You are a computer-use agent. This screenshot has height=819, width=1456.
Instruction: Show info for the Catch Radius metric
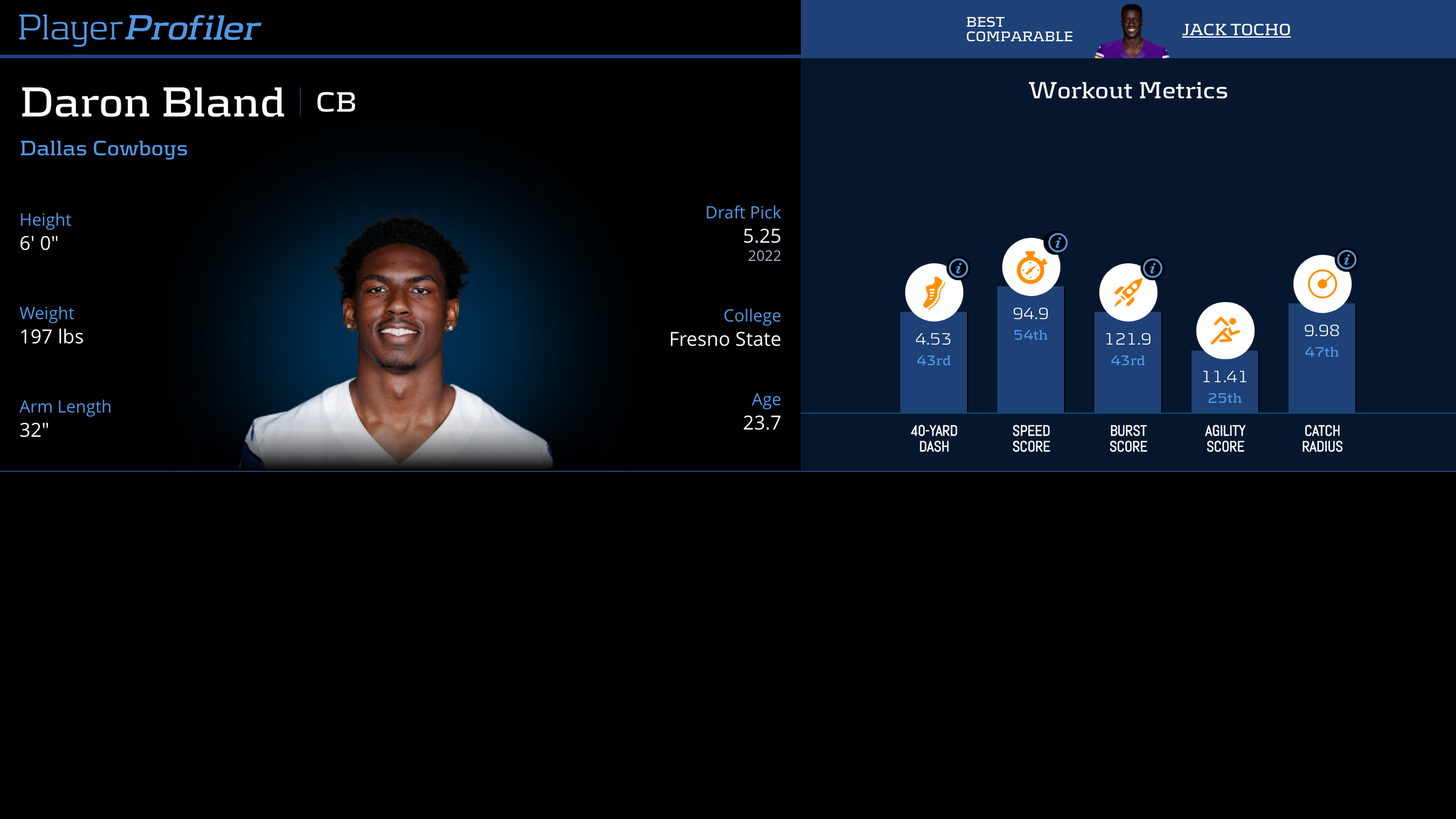click(x=1346, y=260)
